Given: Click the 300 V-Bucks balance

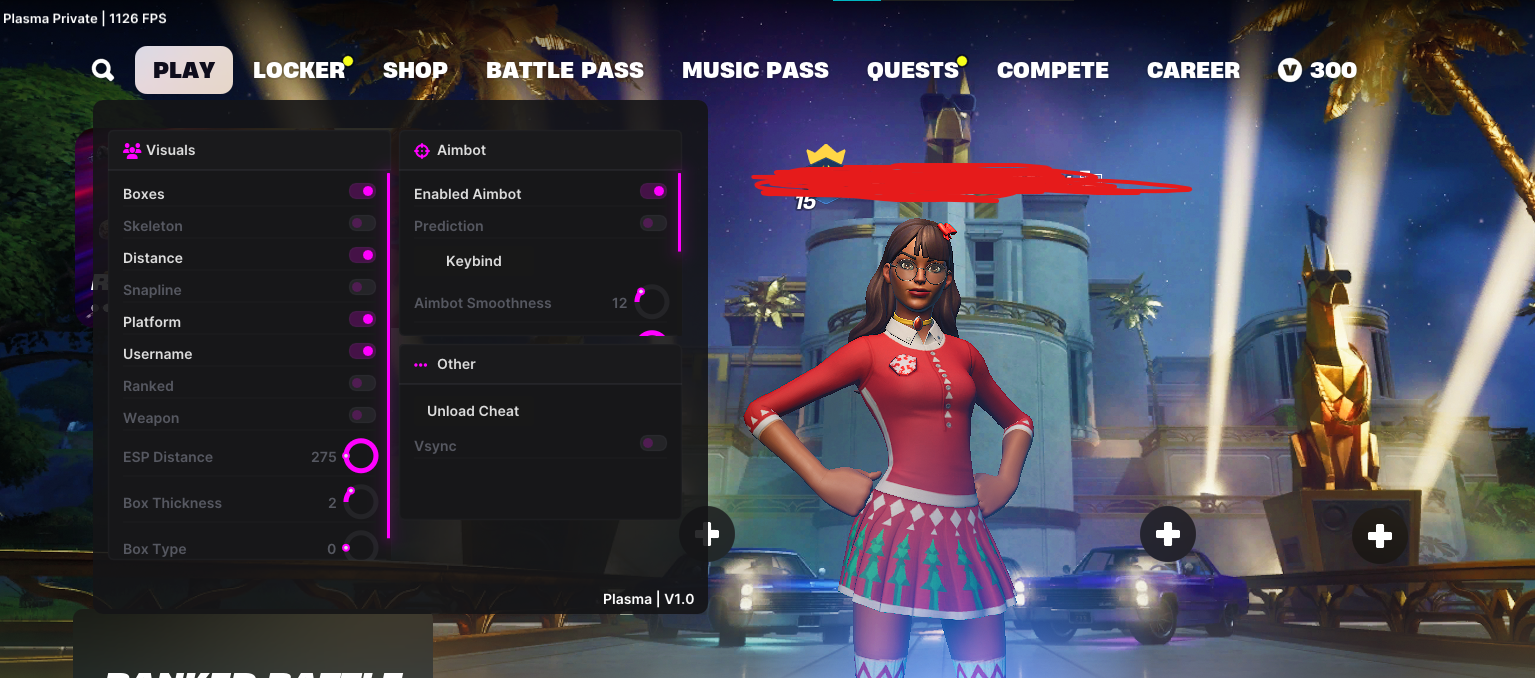Looking at the screenshot, I should [1318, 70].
